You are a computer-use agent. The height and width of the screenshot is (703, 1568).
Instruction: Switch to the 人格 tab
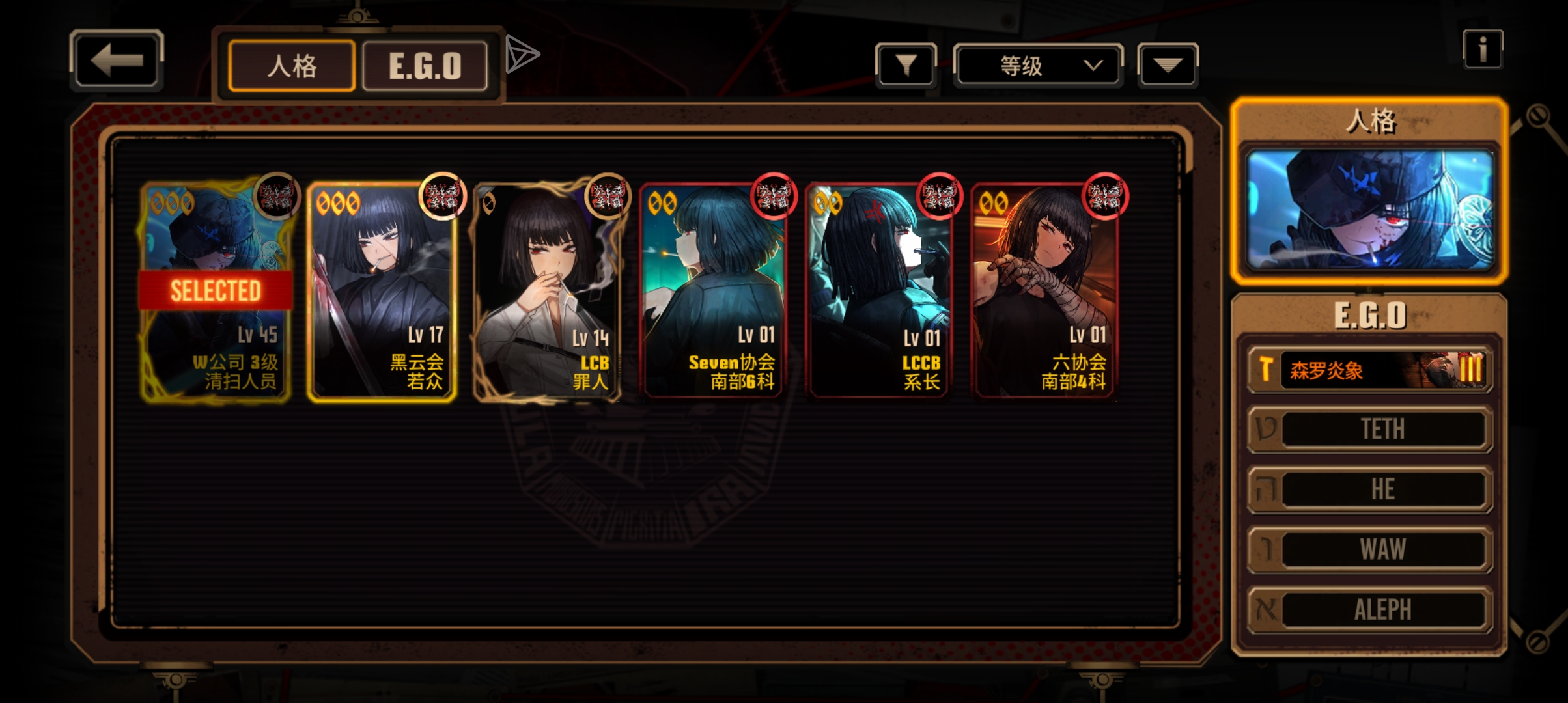tap(292, 66)
